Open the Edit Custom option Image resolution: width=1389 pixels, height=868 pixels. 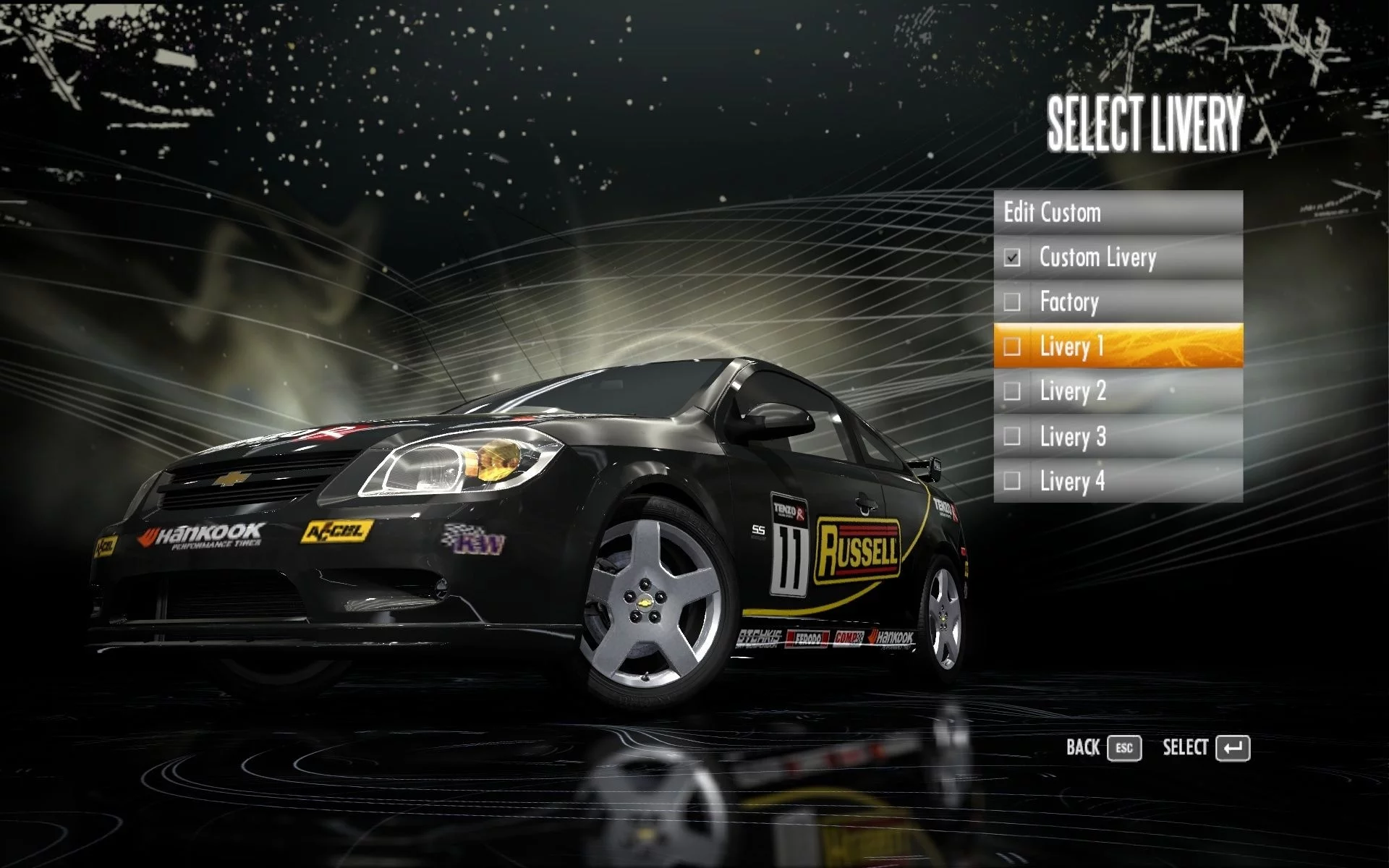(x=1118, y=213)
